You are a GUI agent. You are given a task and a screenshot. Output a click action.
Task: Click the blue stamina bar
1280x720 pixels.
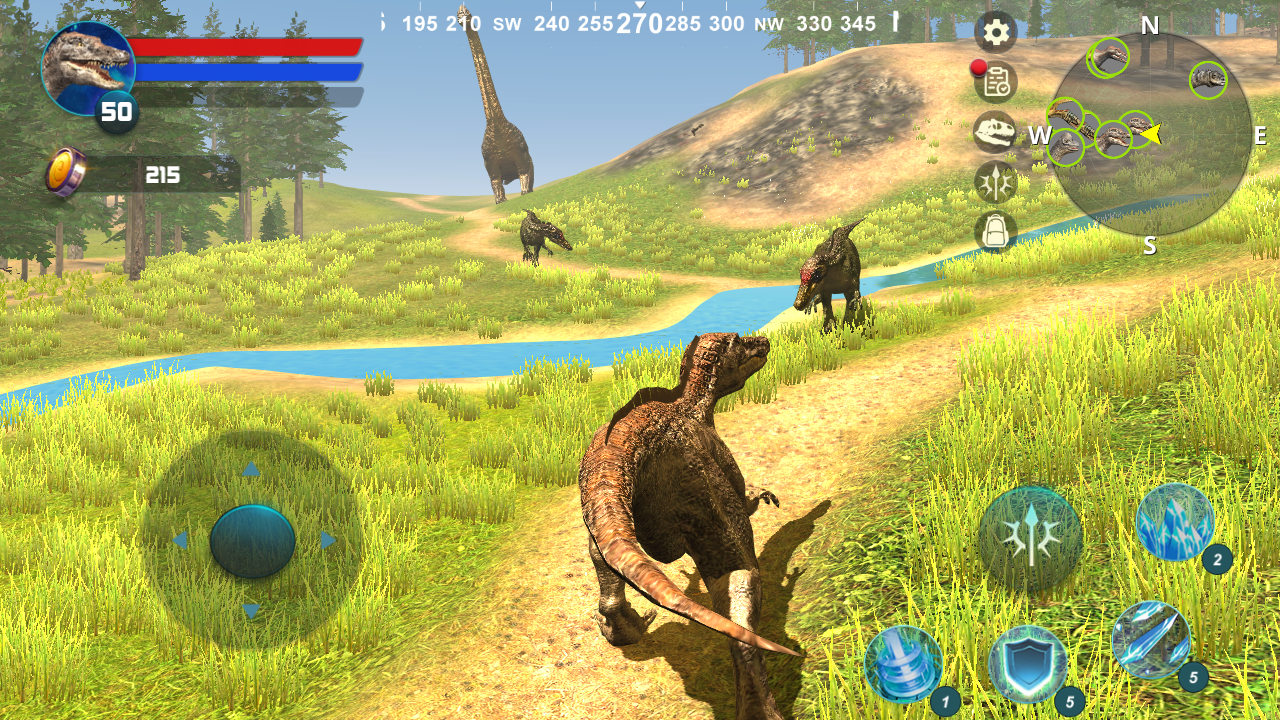[245, 71]
